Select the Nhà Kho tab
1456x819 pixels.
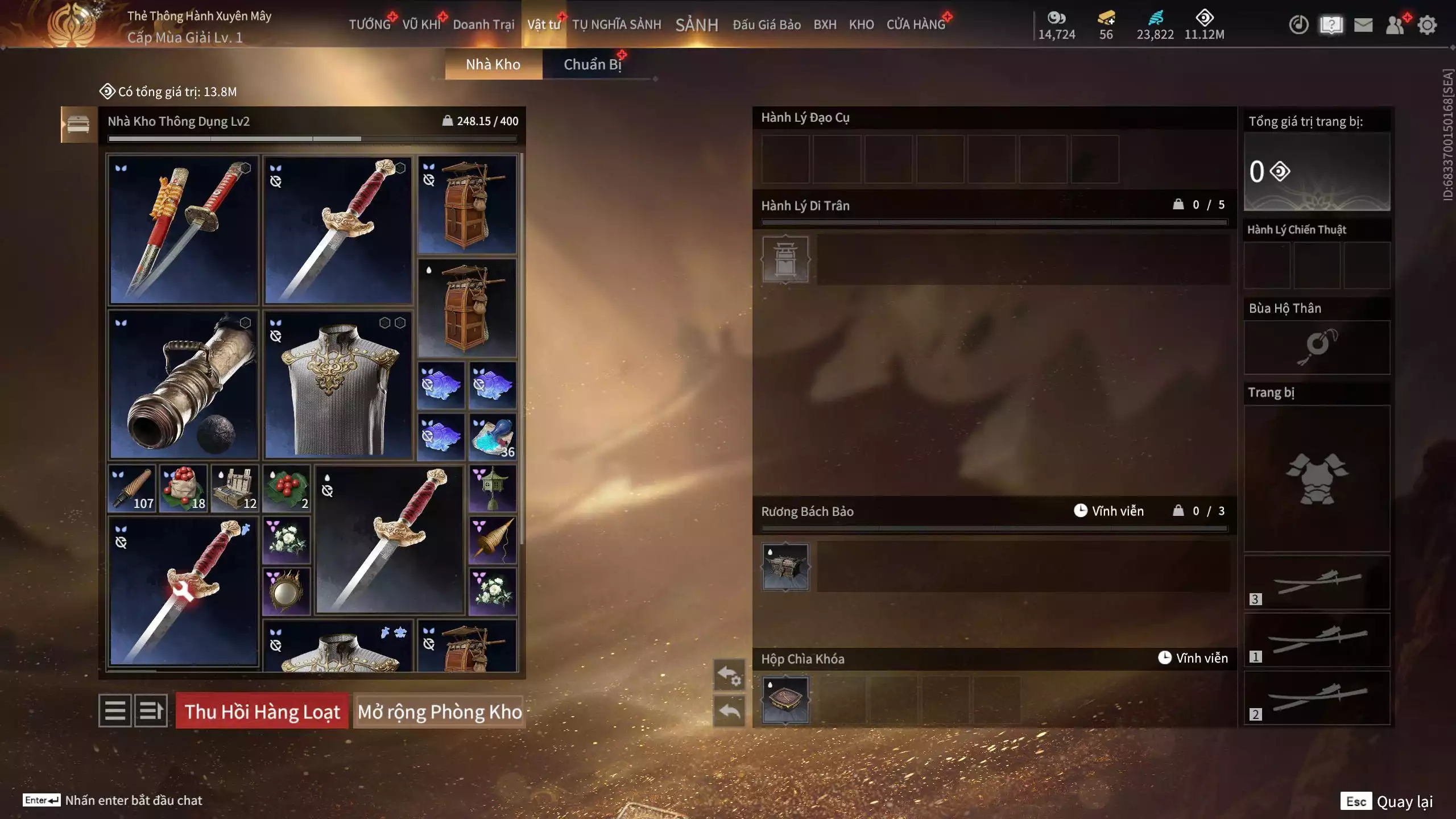pyautogui.click(x=493, y=64)
